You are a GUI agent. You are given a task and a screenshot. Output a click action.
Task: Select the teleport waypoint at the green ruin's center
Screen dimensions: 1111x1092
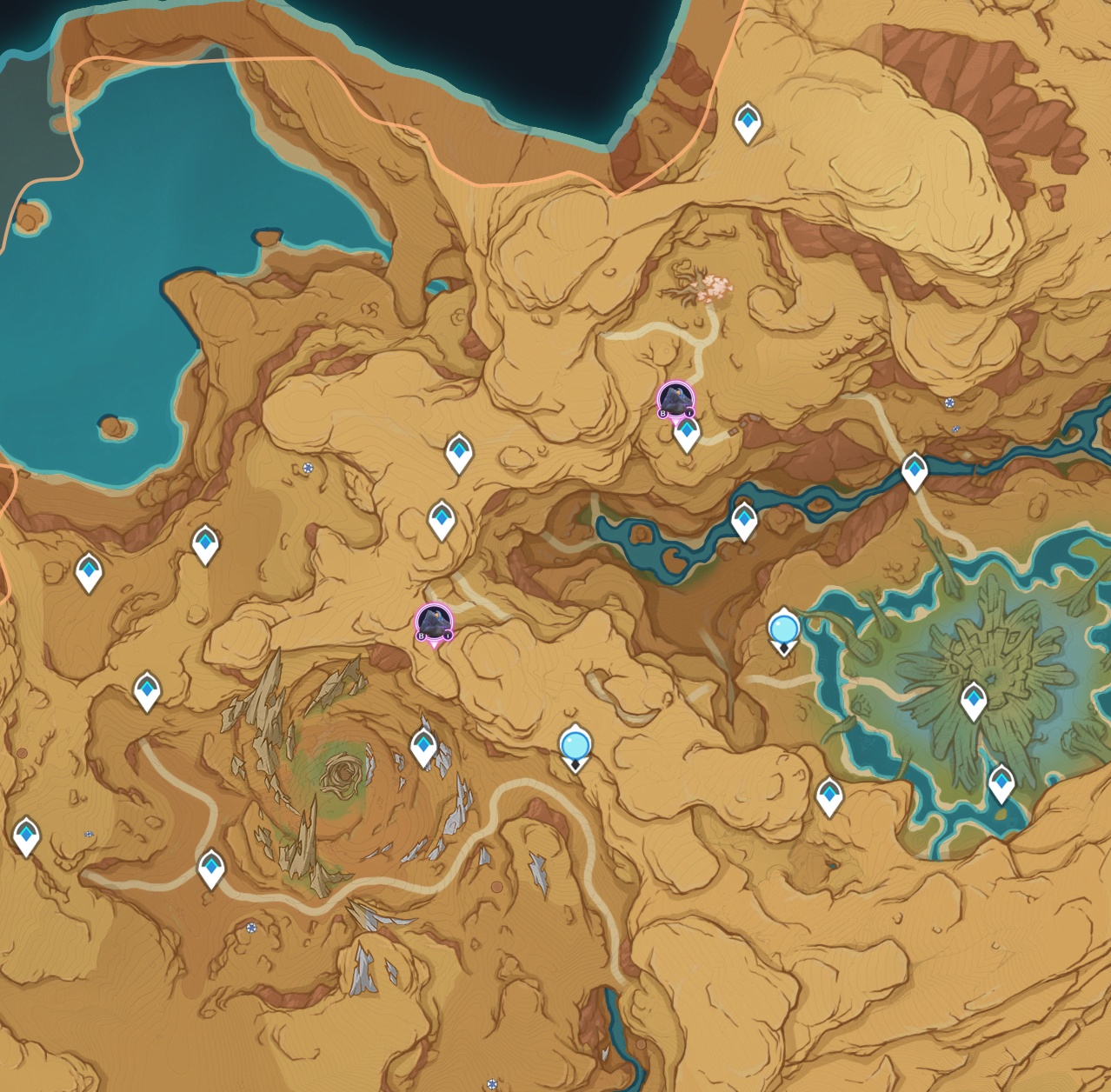(x=973, y=701)
